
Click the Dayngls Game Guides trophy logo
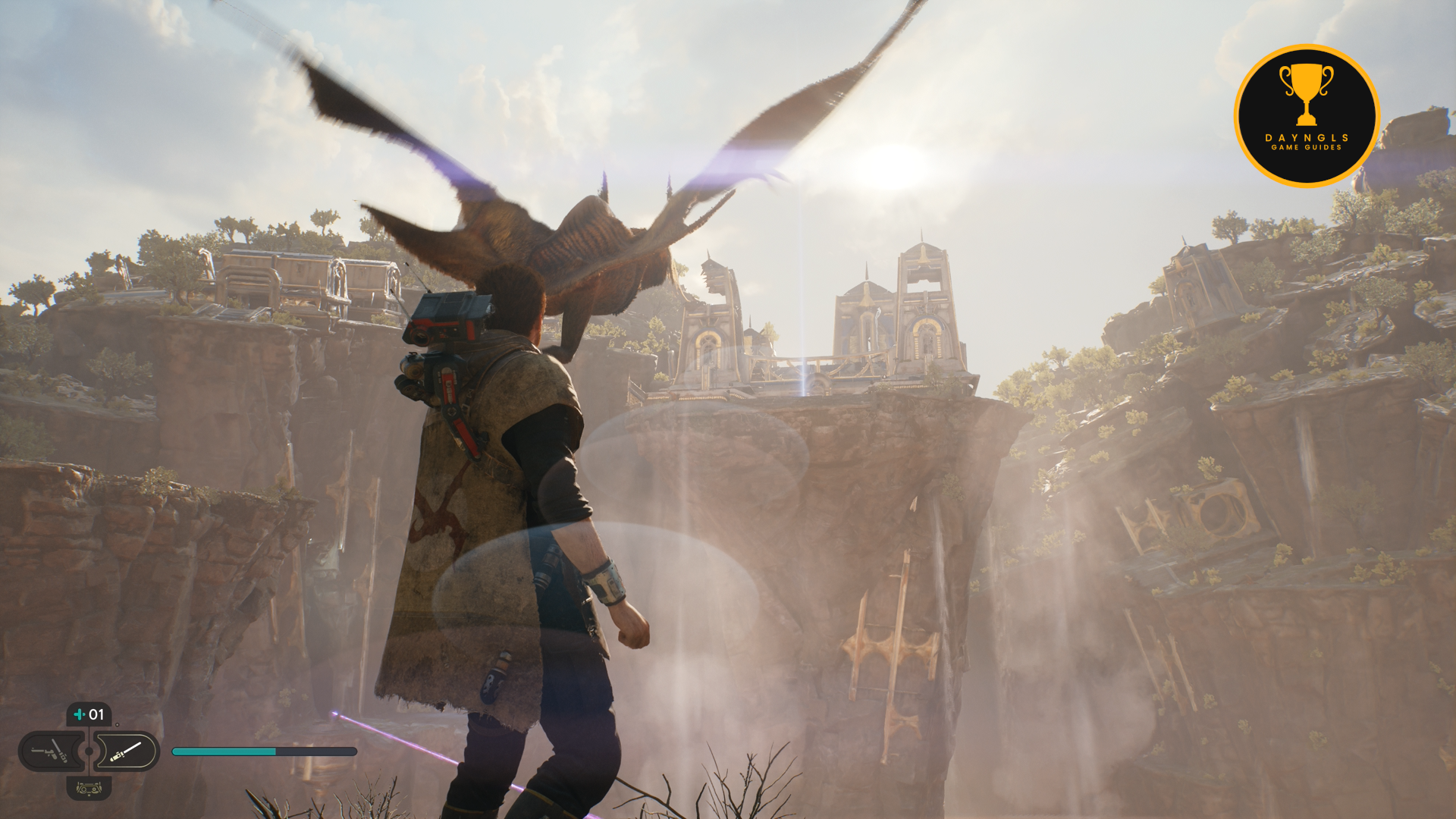pyautogui.click(x=1306, y=115)
